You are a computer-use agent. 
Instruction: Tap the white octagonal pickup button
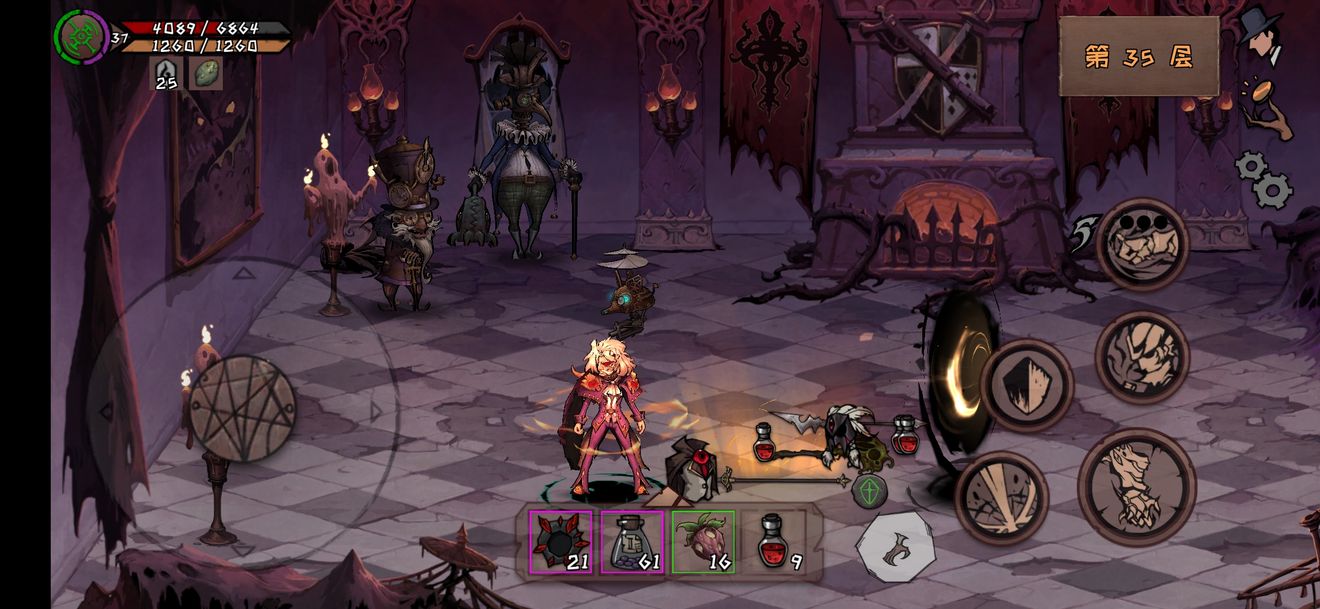click(x=896, y=548)
